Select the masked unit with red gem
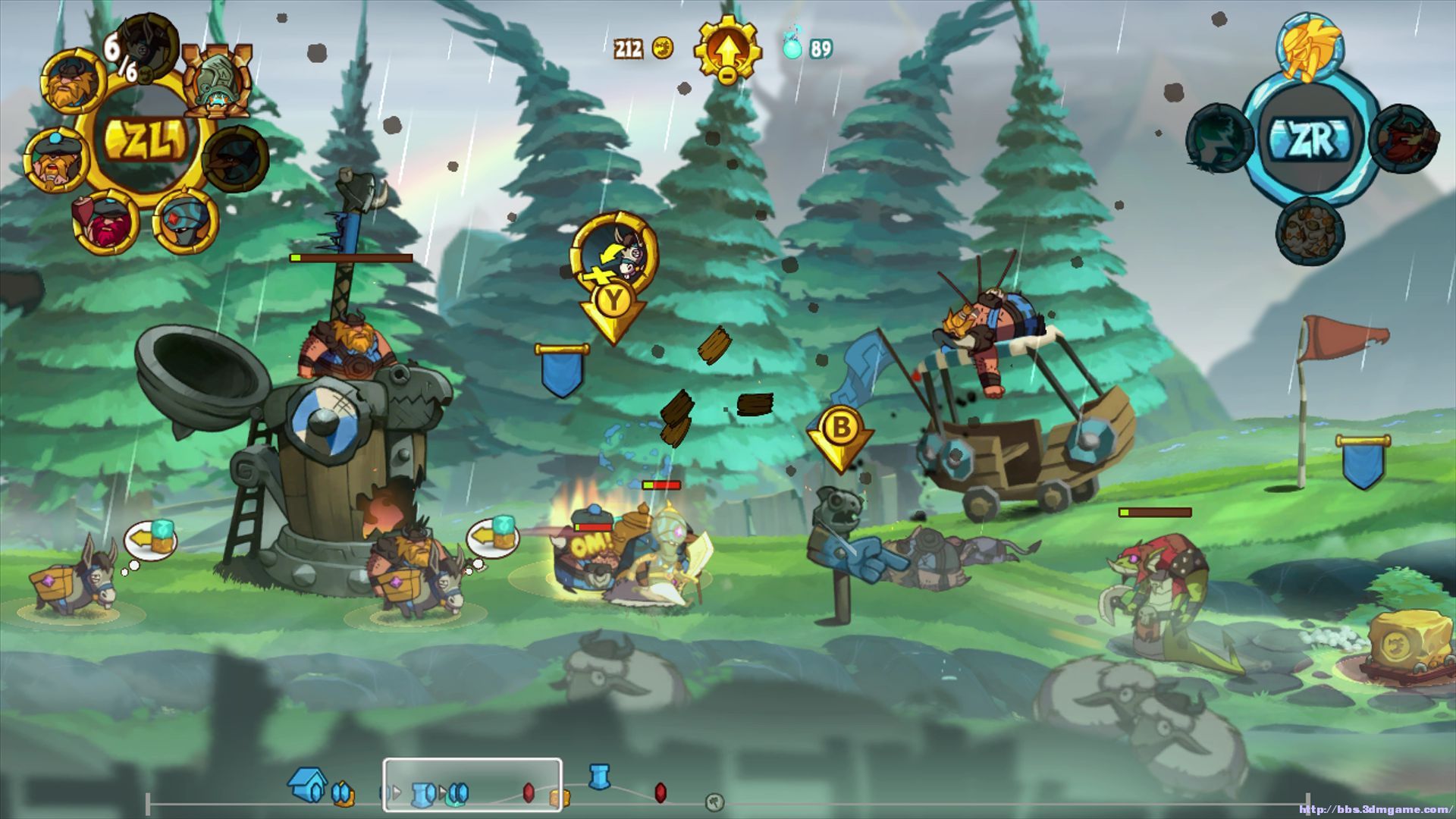 [185, 221]
